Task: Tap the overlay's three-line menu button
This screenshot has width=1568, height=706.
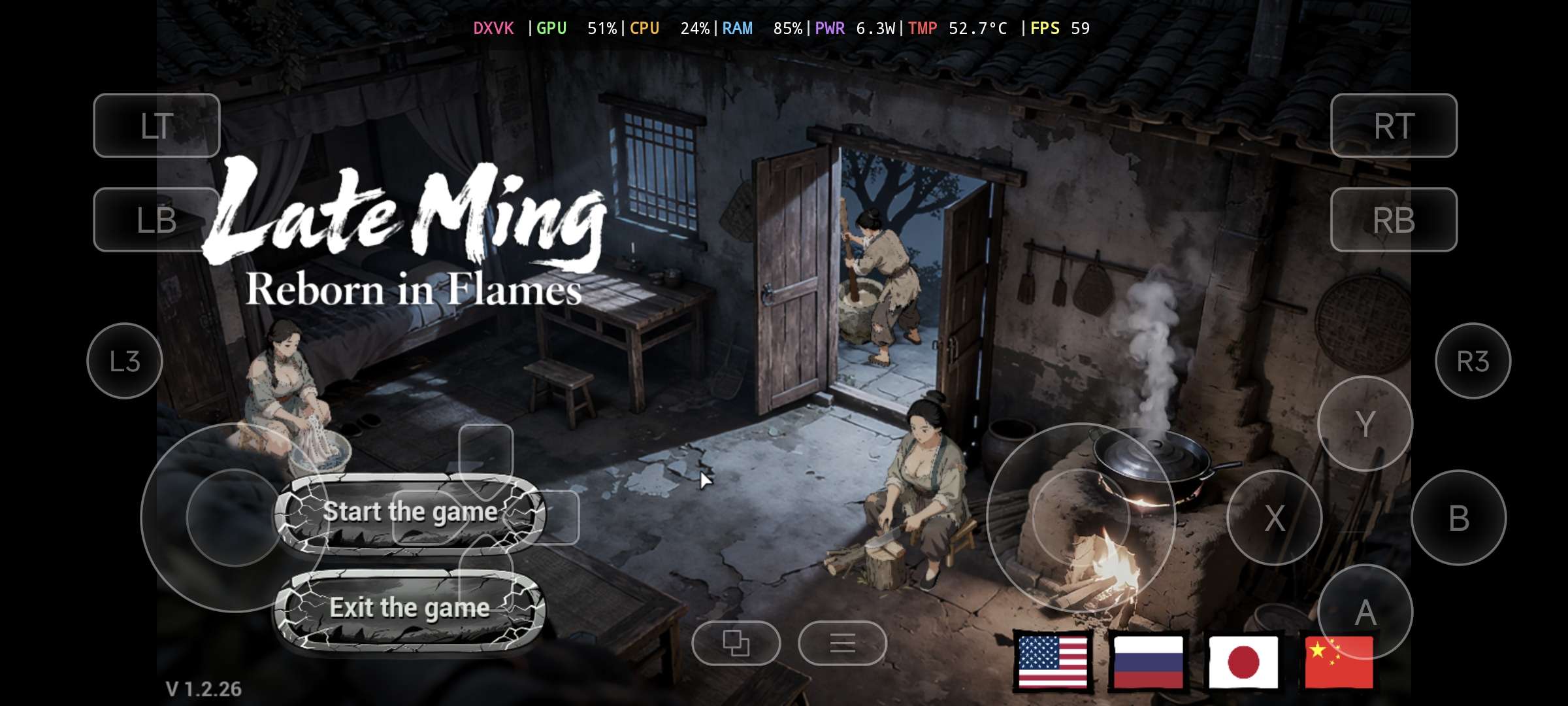Action: tap(842, 643)
